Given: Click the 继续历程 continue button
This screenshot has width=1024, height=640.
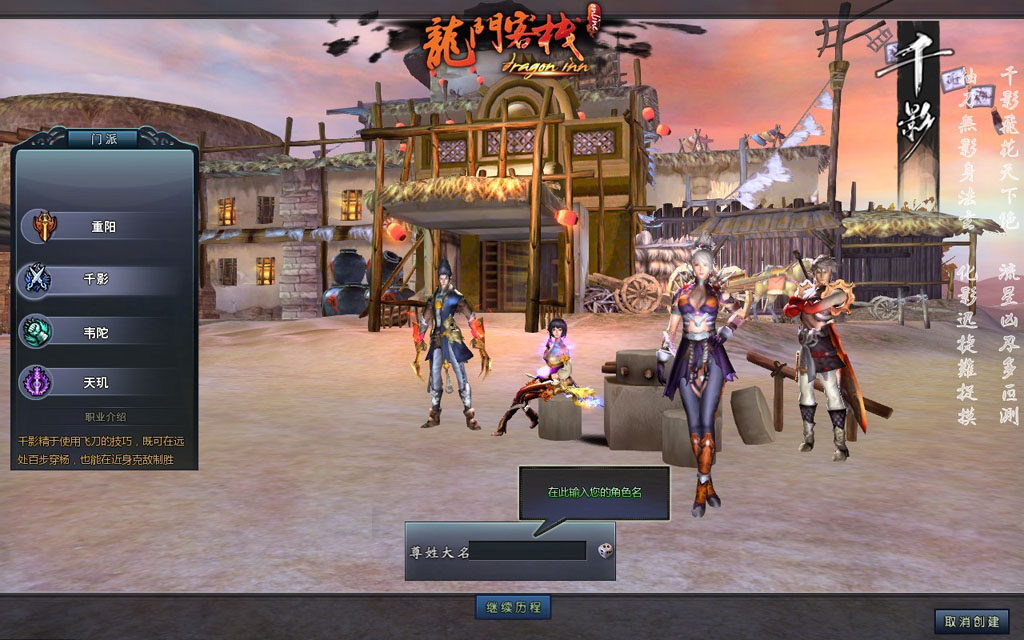Looking at the screenshot, I should click(512, 607).
